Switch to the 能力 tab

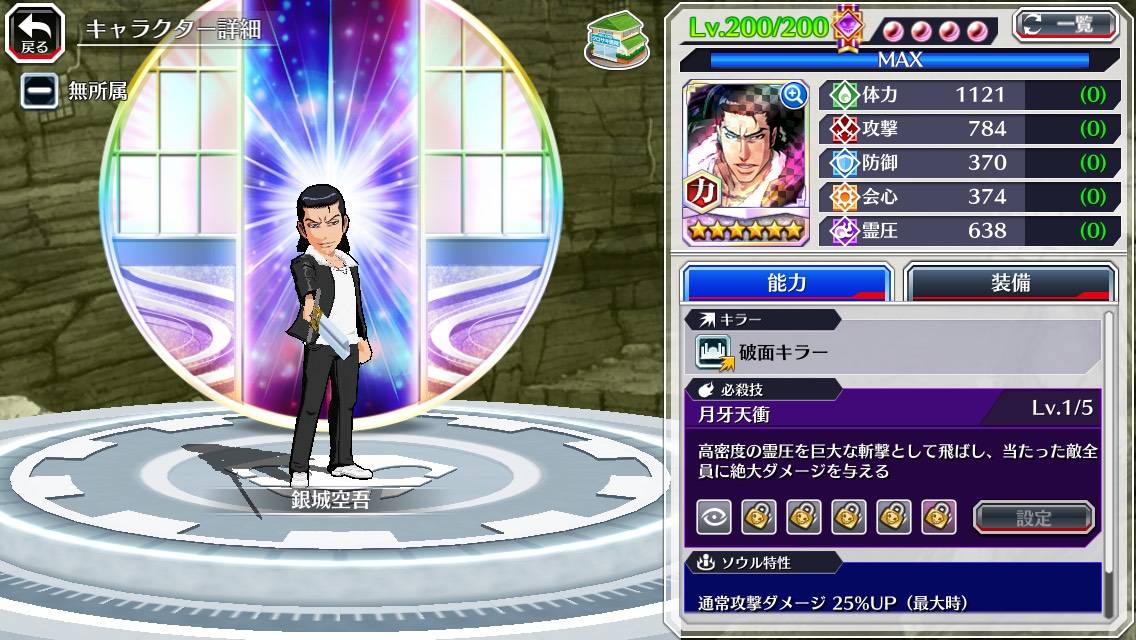pyautogui.click(x=786, y=283)
